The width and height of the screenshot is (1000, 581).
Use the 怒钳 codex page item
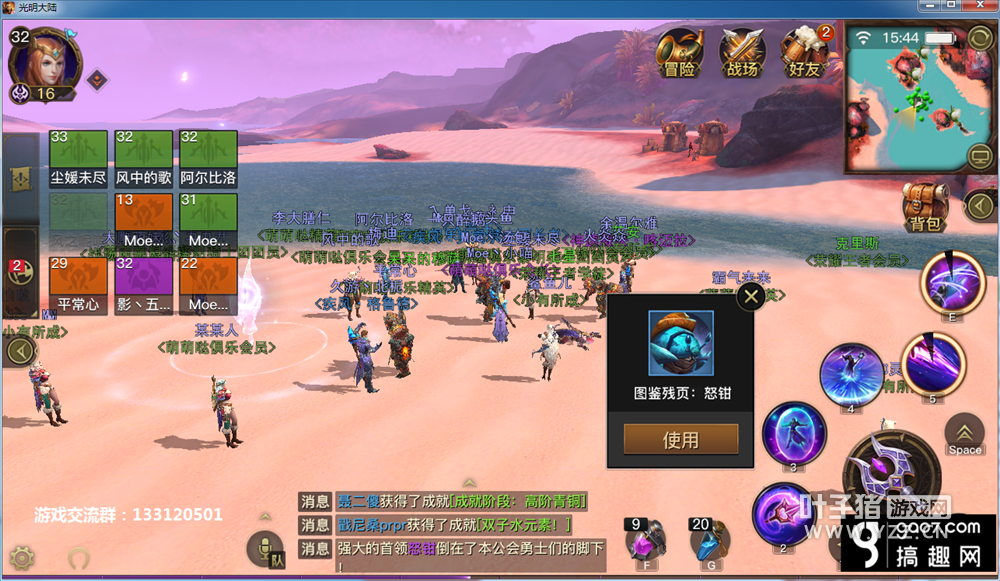[x=681, y=439]
